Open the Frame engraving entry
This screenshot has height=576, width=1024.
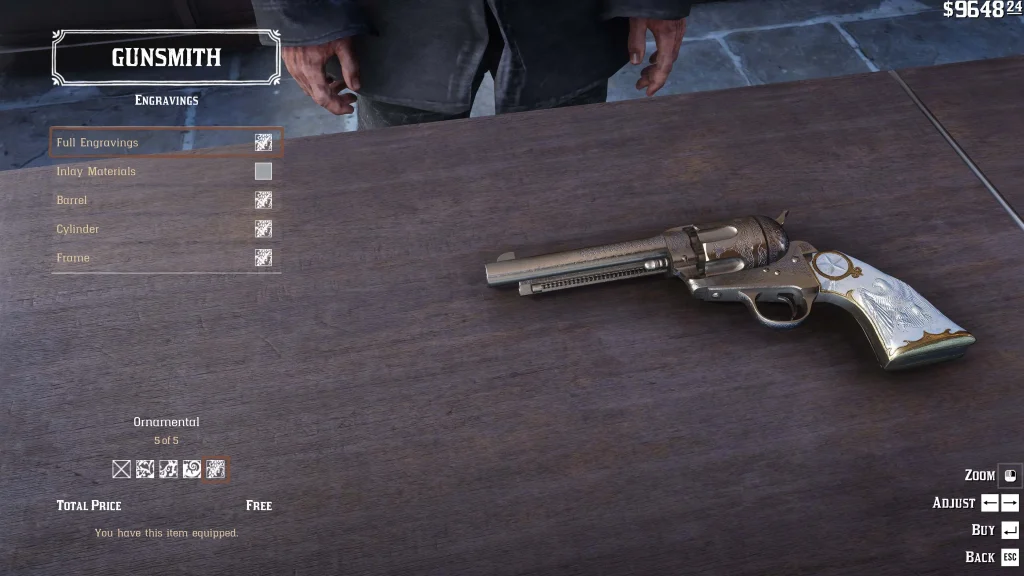pos(166,258)
